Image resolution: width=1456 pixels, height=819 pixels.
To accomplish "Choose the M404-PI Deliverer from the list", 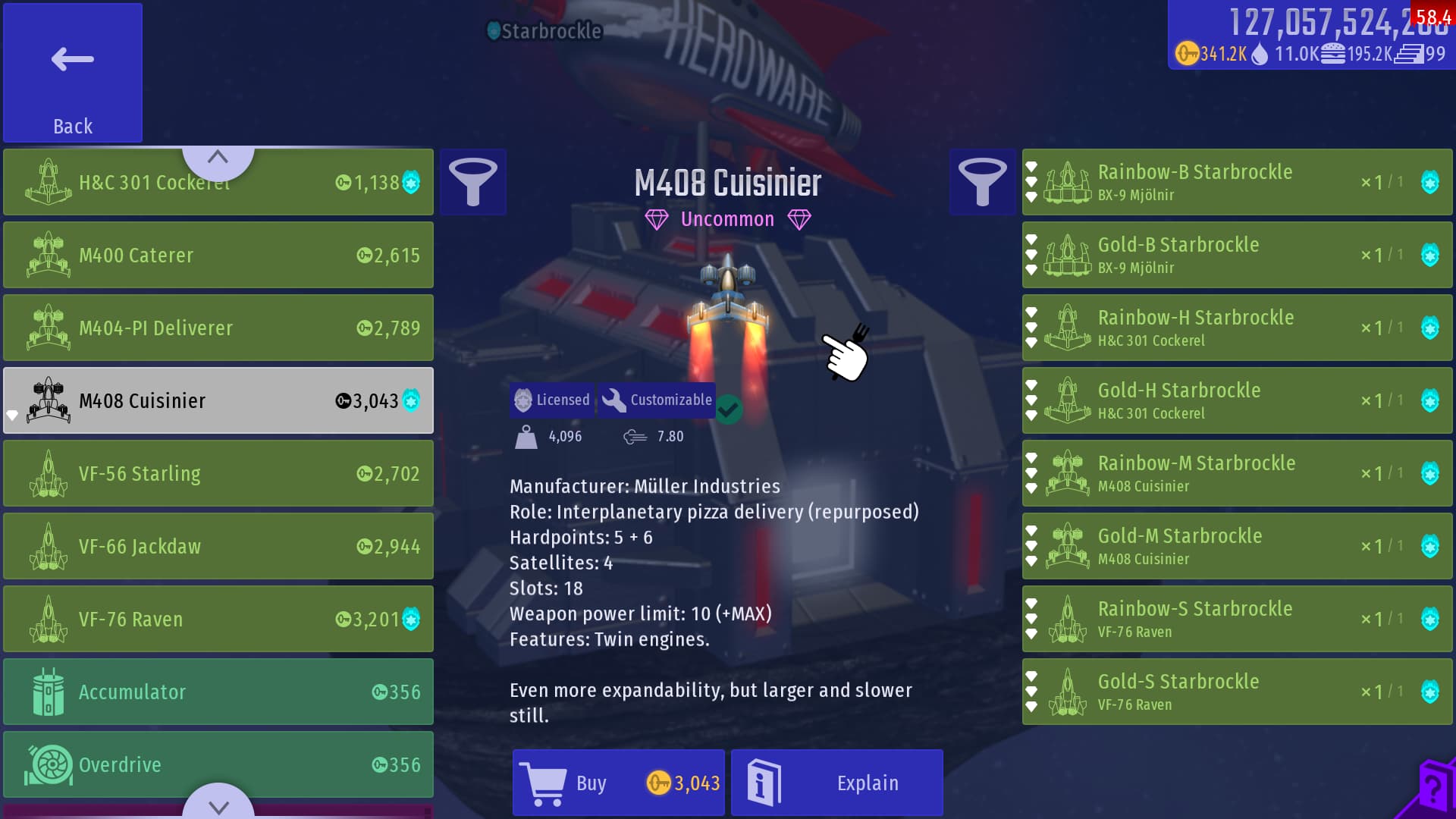I will point(218,328).
